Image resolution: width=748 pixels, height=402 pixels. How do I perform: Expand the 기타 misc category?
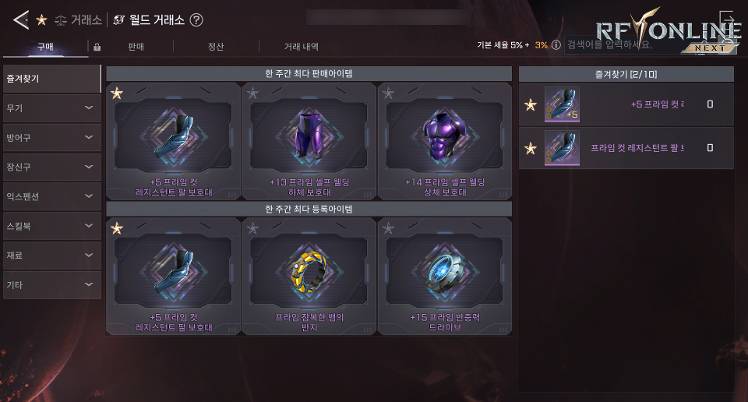click(x=51, y=285)
